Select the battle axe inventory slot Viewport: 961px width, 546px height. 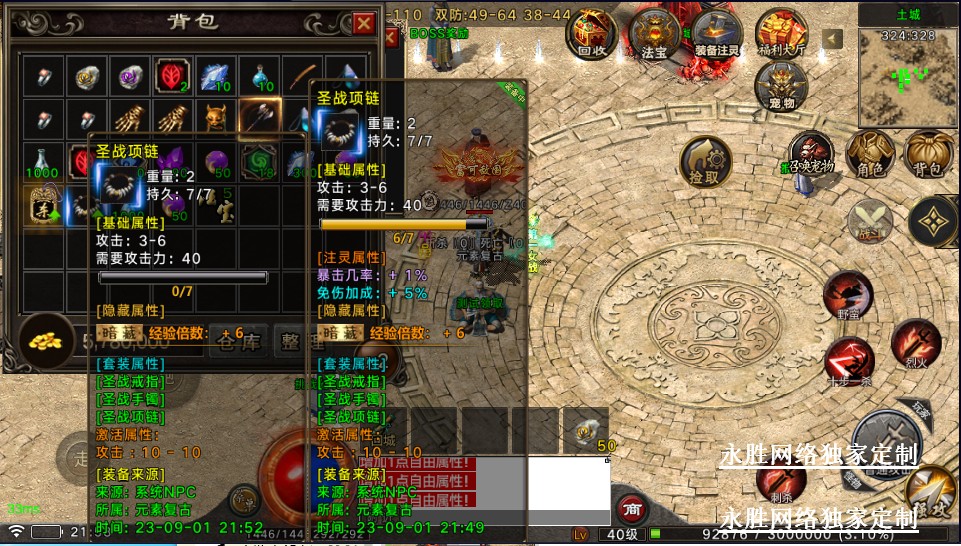pyautogui.click(x=259, y=118)
